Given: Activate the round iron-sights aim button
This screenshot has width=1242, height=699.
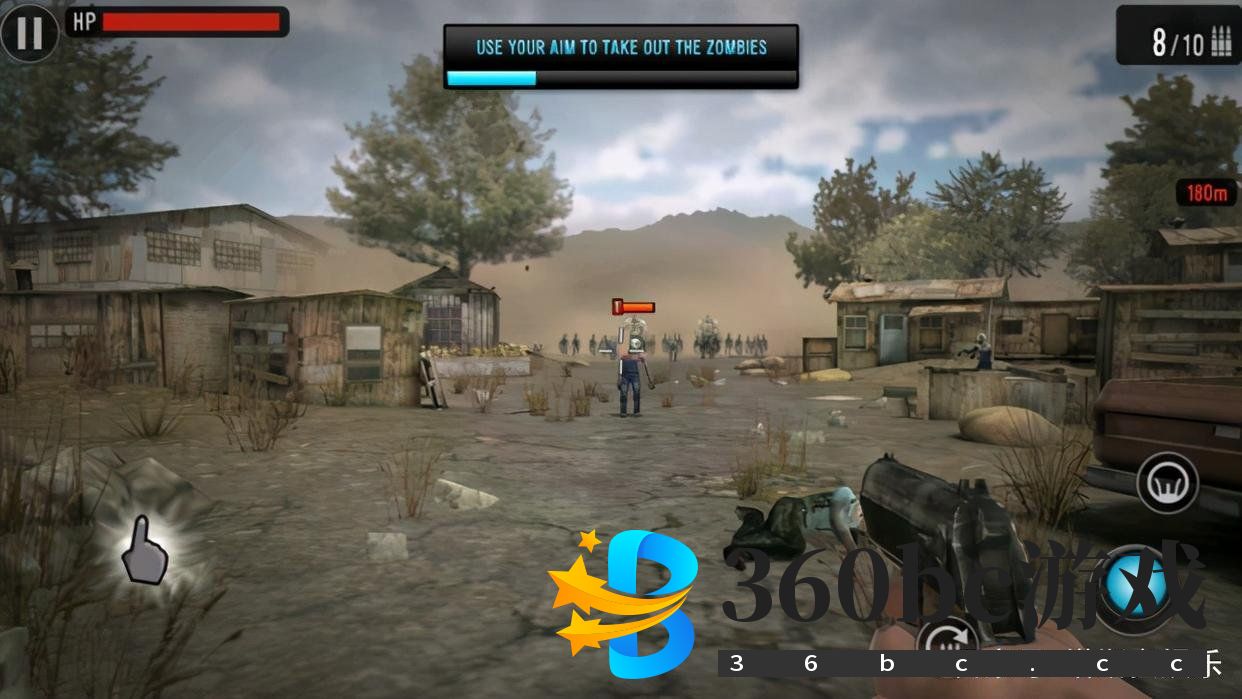Looking at the screenshot, I should pyautogui.click(x=1167, y=483).
